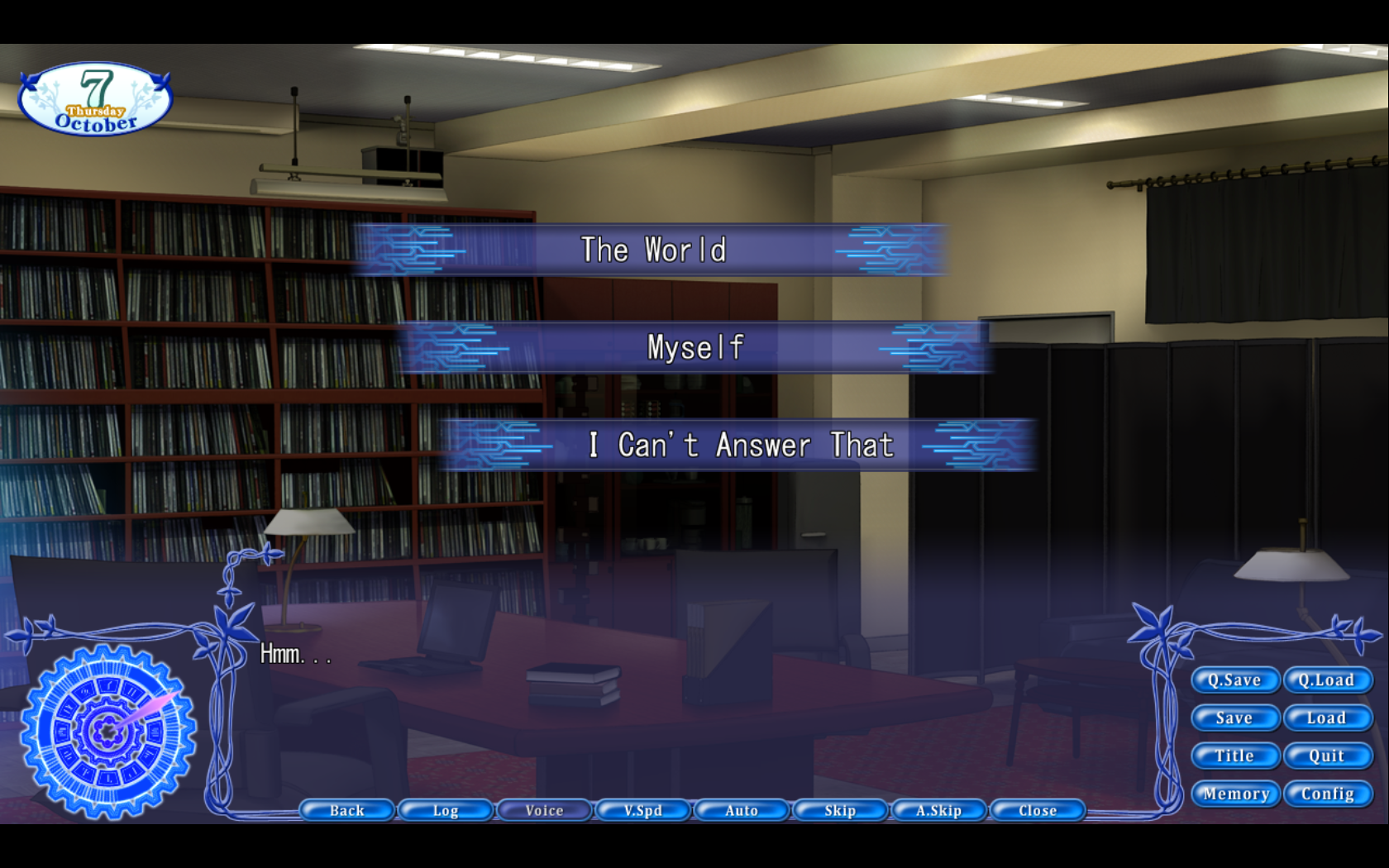
Task: Open the Load menu
Action: (1327, 718)
